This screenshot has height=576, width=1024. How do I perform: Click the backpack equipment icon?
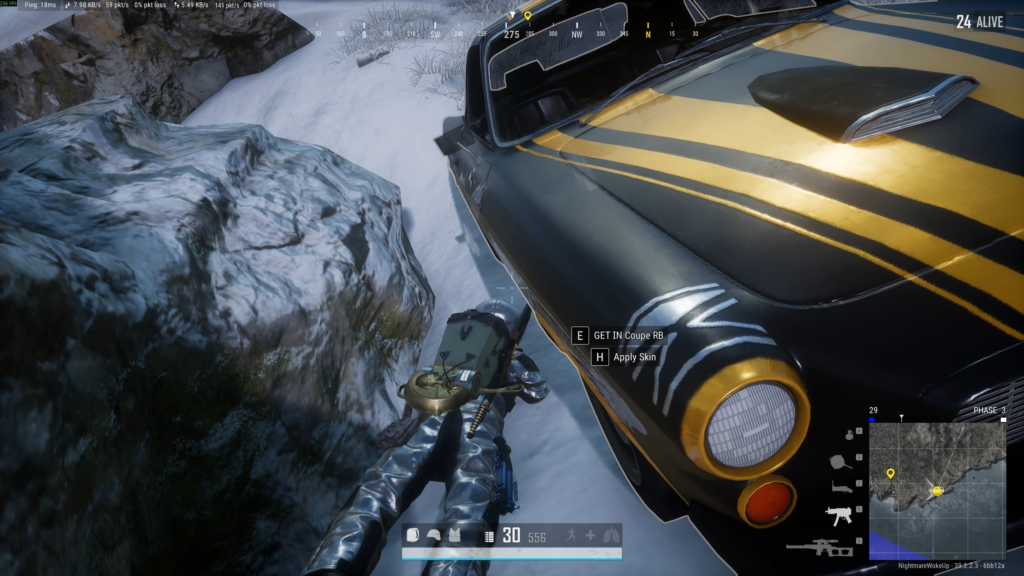[x=413, y=536]
